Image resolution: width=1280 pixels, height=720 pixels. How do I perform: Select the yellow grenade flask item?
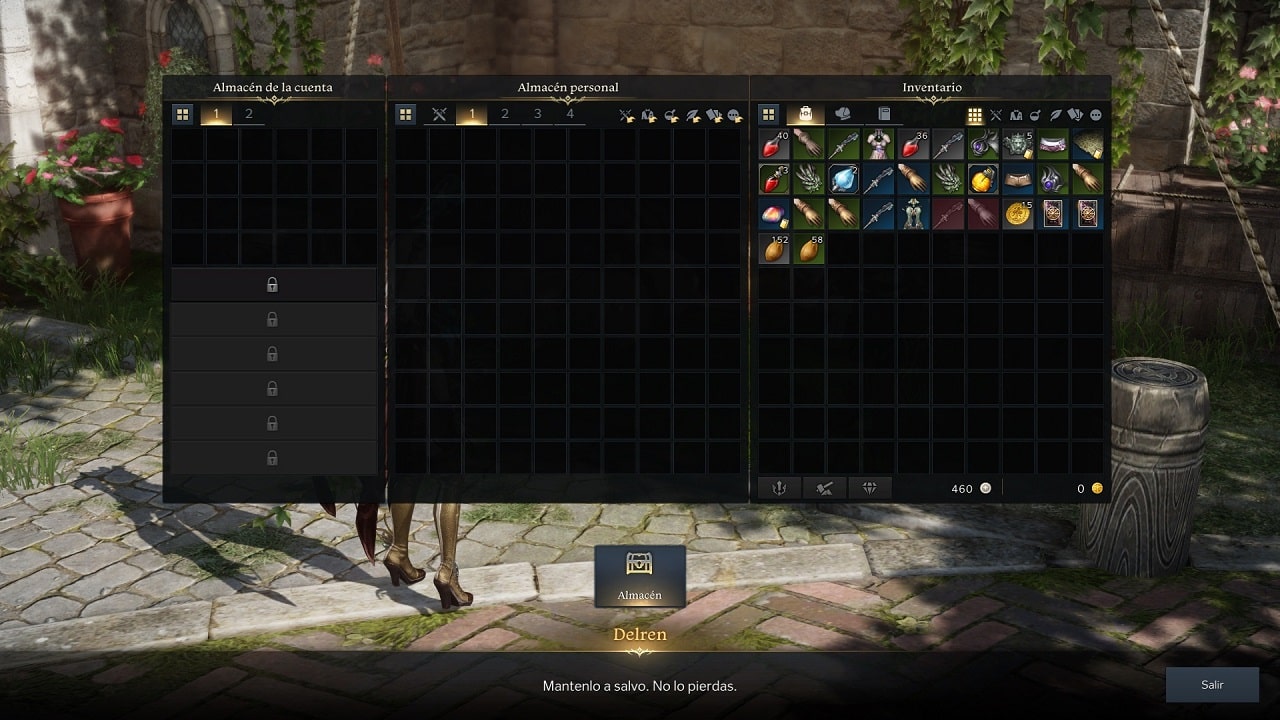[983, 180]
